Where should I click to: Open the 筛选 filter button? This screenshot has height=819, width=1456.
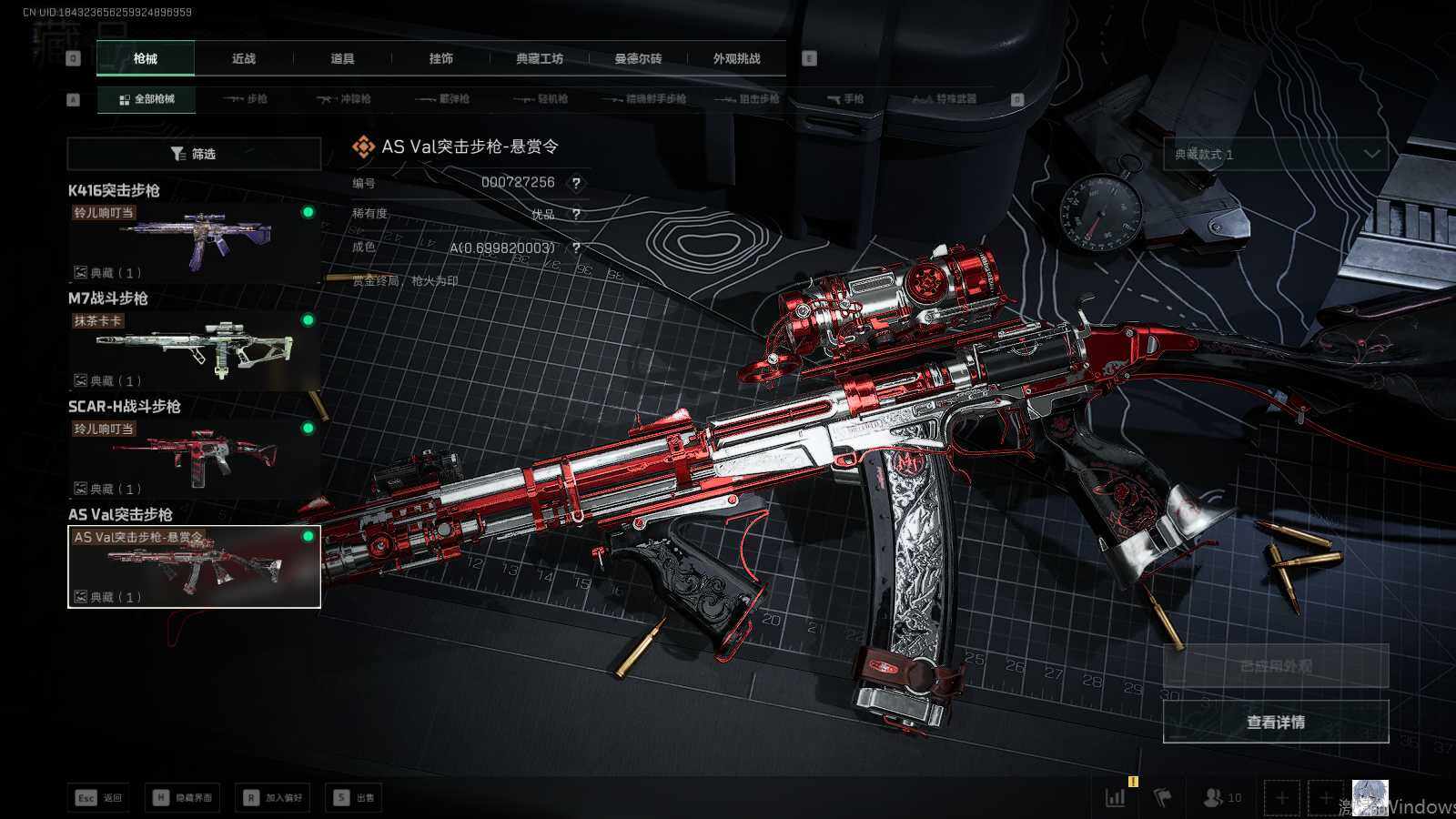tap(194, 154)
